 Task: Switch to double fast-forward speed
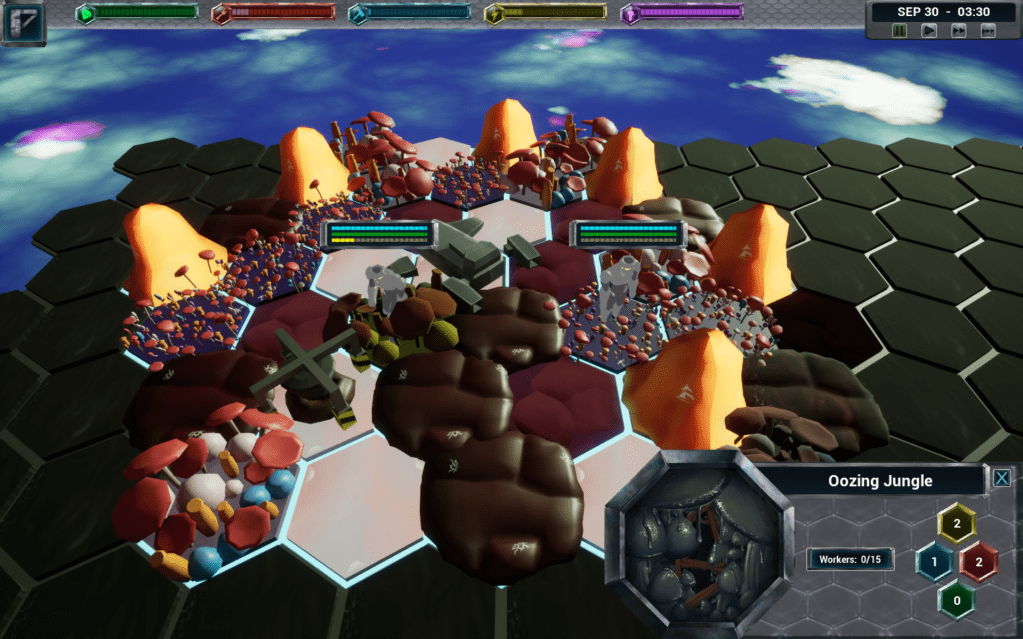click(x=958, y=31)
